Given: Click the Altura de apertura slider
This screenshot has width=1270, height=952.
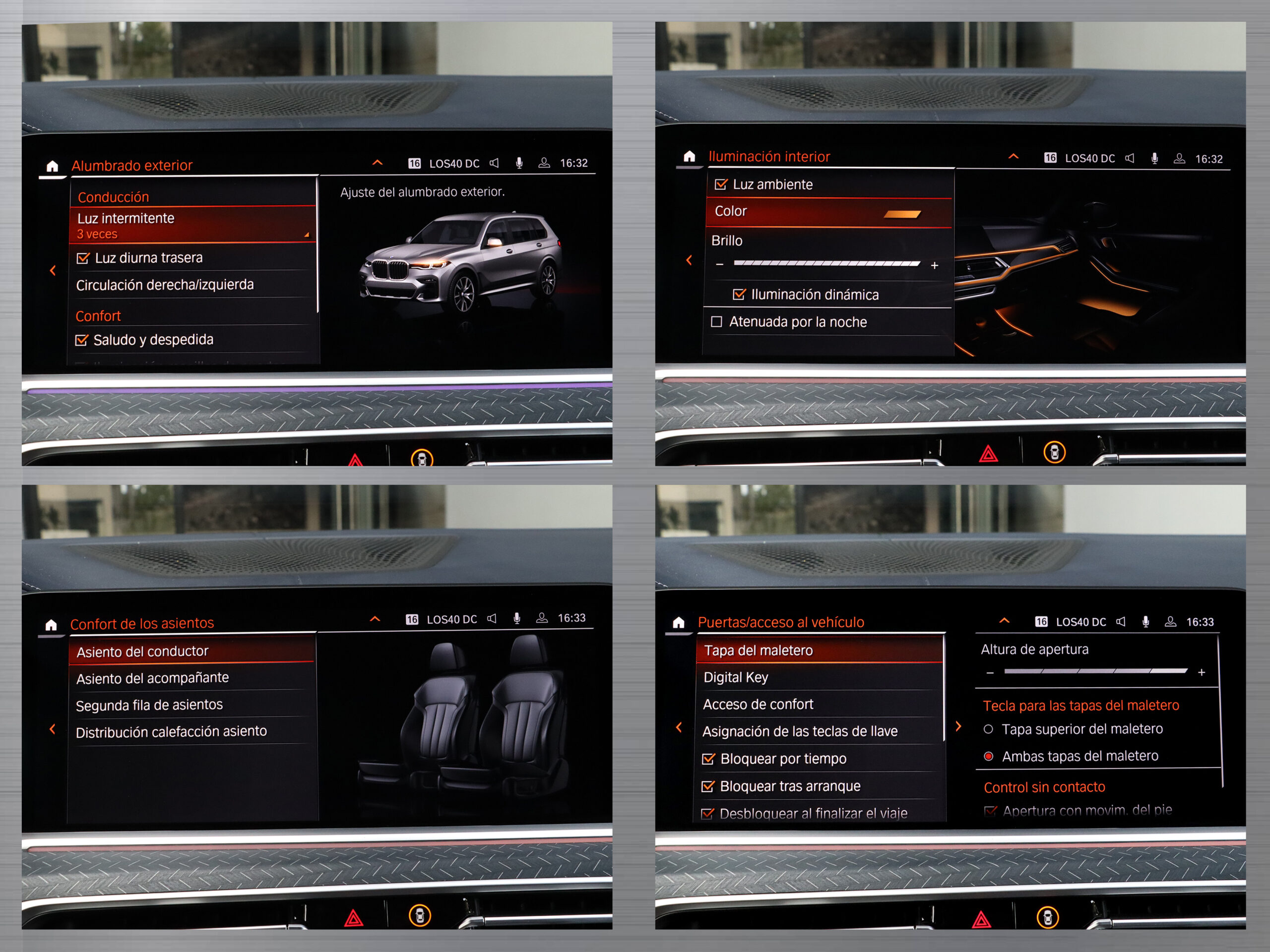Looking at the screenshot, I should (1095, 671).
